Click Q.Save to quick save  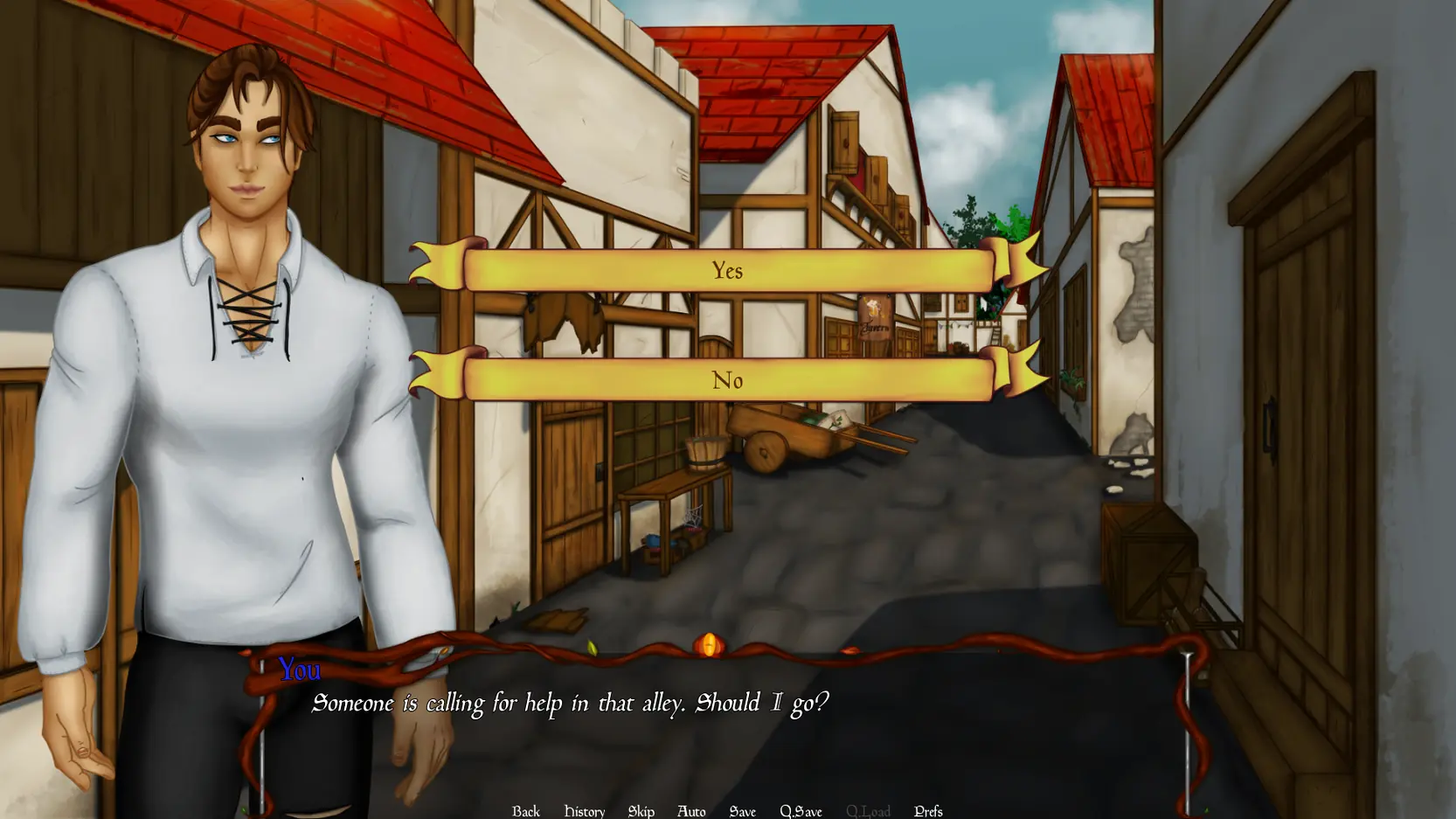pyautogui.click(x=801, y=810)
